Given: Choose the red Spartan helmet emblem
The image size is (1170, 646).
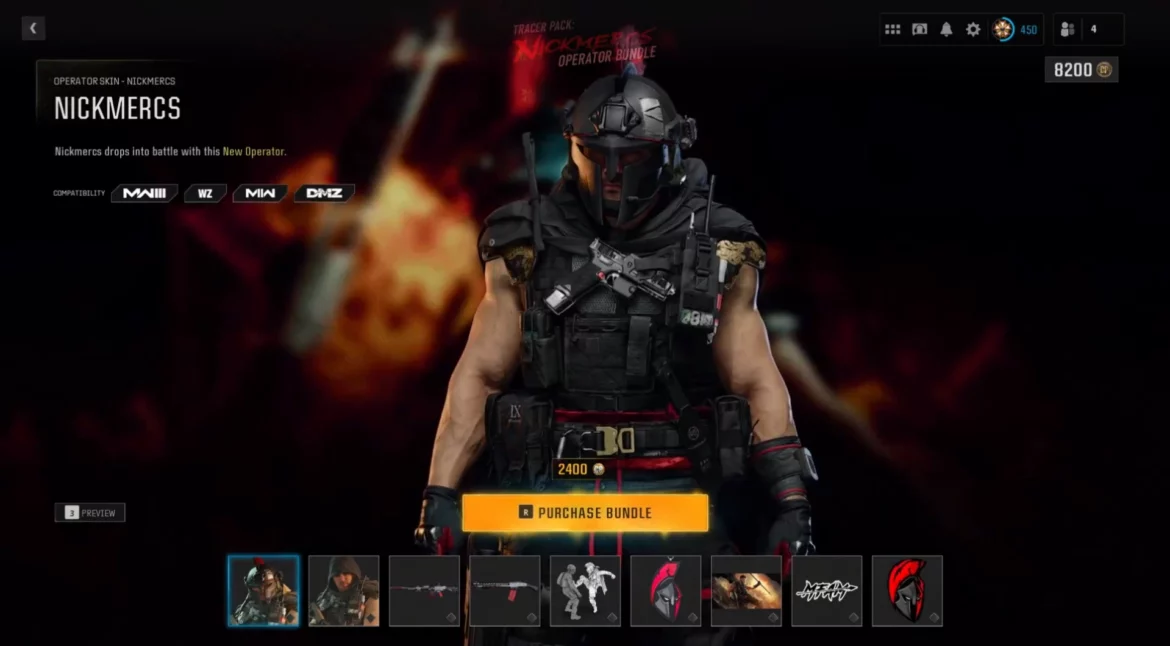Looking at the screenshot, I should click(907, 591).
